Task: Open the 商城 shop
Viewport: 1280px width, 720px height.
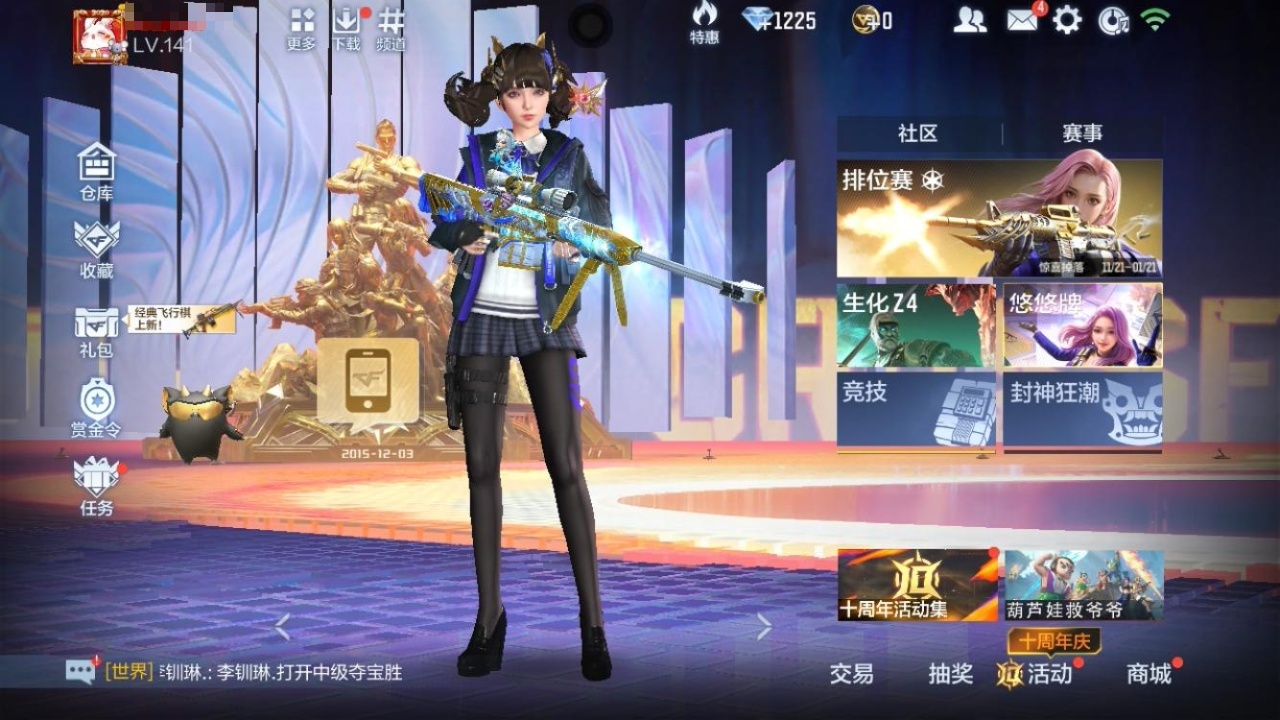Action: point(1149,674)
